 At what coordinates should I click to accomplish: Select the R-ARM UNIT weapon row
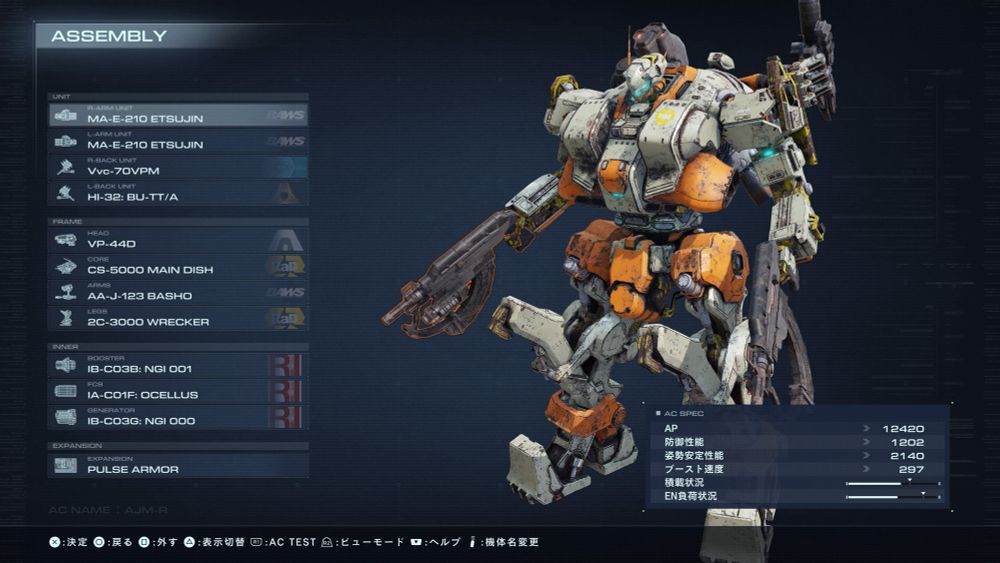click(178, 115)
